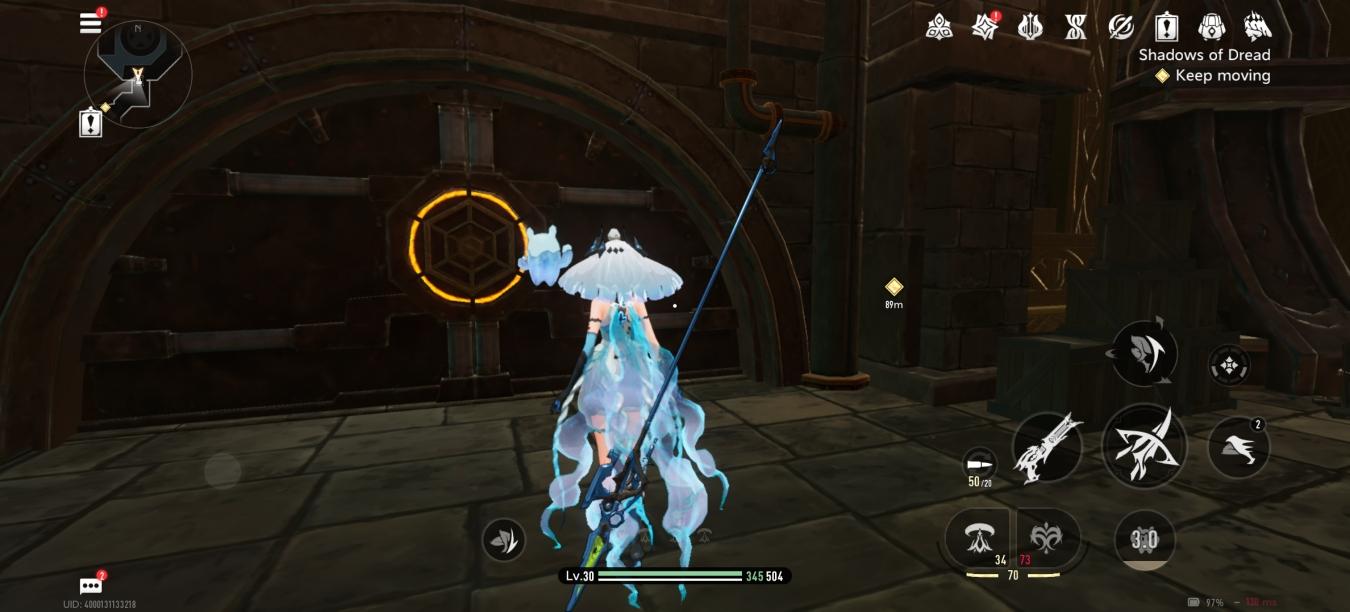Screen dimensions: 1350x612
Task: Open the hourglass-shaped menu icon
Action: pos(1076,27)
